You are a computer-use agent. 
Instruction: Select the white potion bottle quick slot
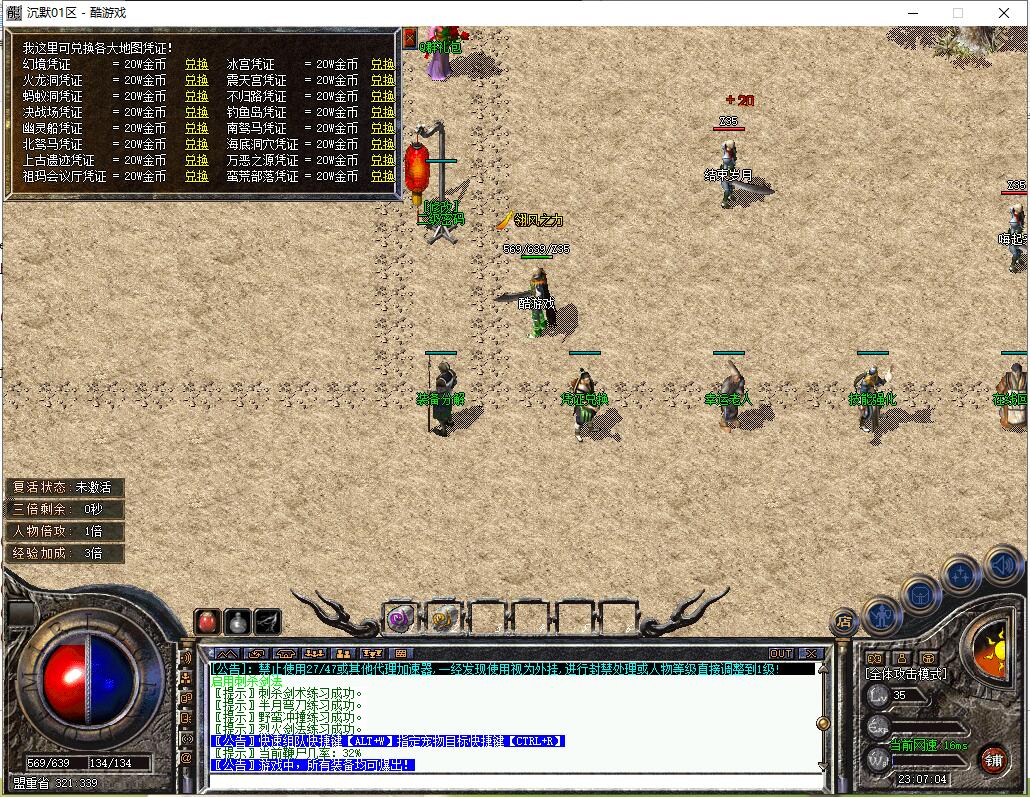[x=237, y=621]
